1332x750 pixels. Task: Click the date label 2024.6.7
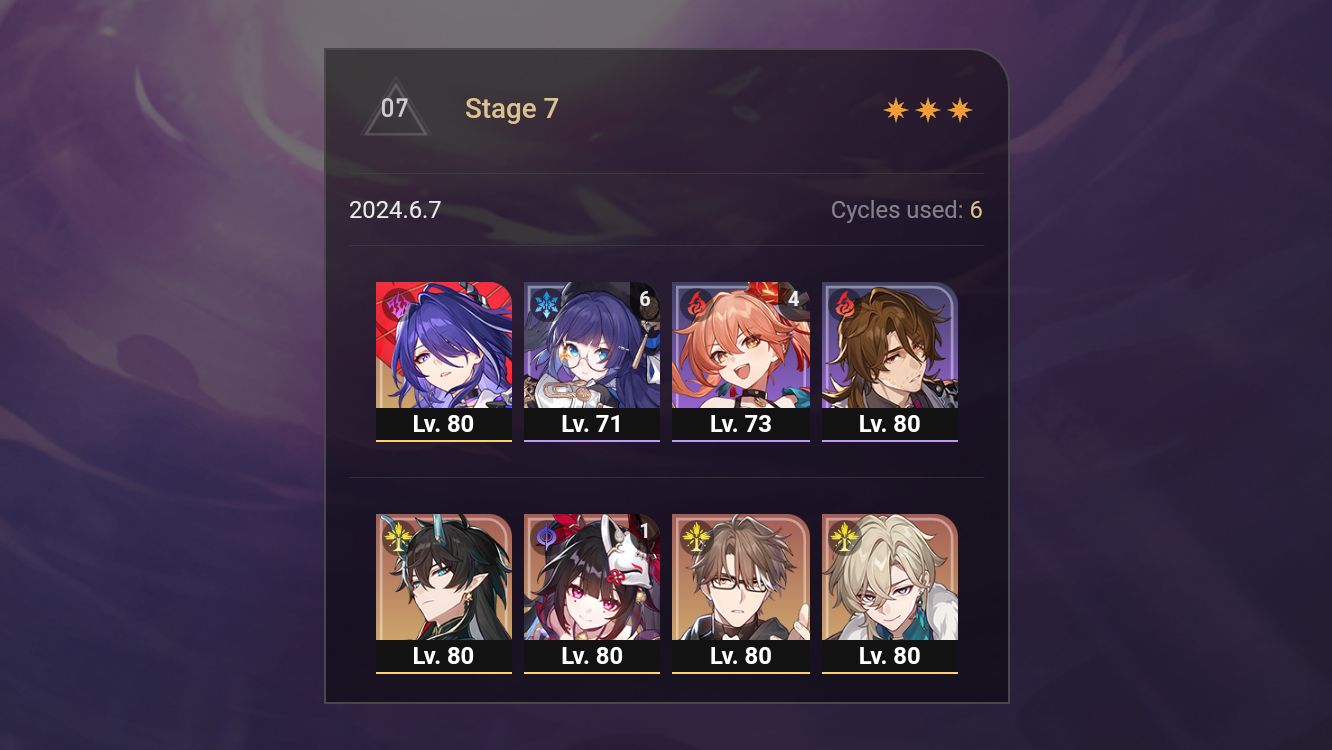pyautogui.click(x=396, y=210)
